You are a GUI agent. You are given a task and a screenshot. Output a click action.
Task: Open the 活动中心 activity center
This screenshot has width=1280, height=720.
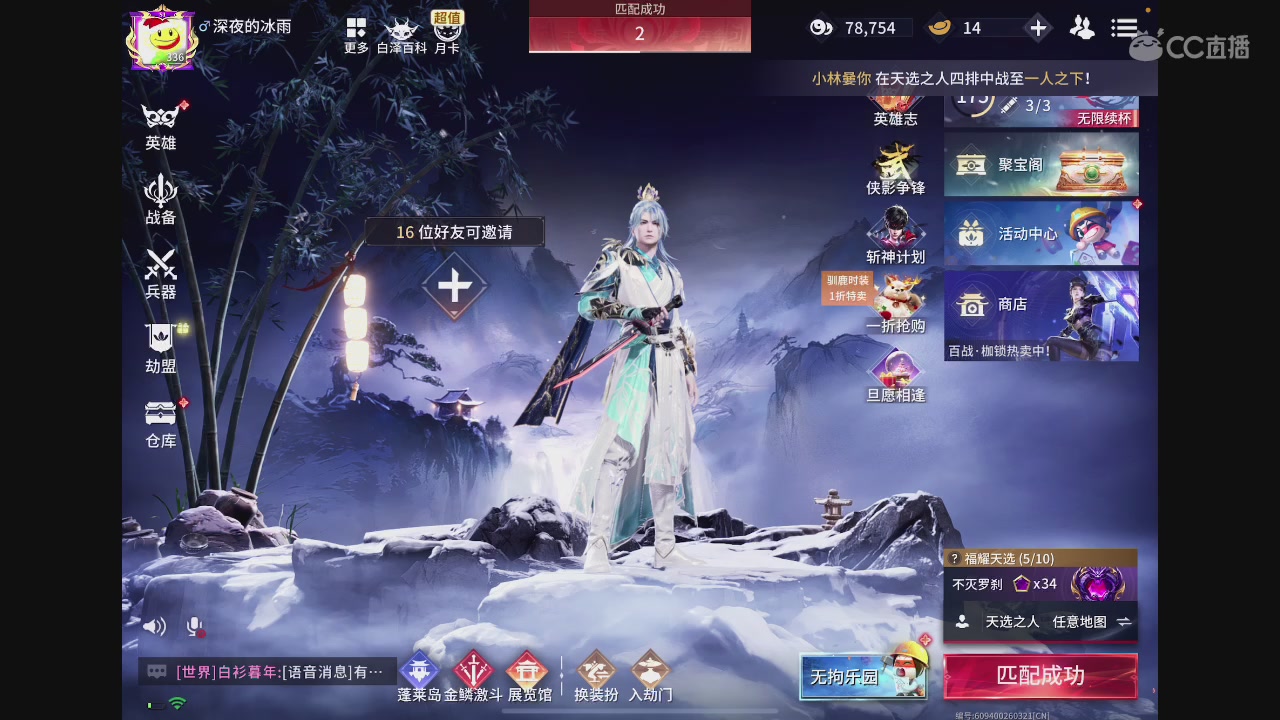tap(1040, 233)
